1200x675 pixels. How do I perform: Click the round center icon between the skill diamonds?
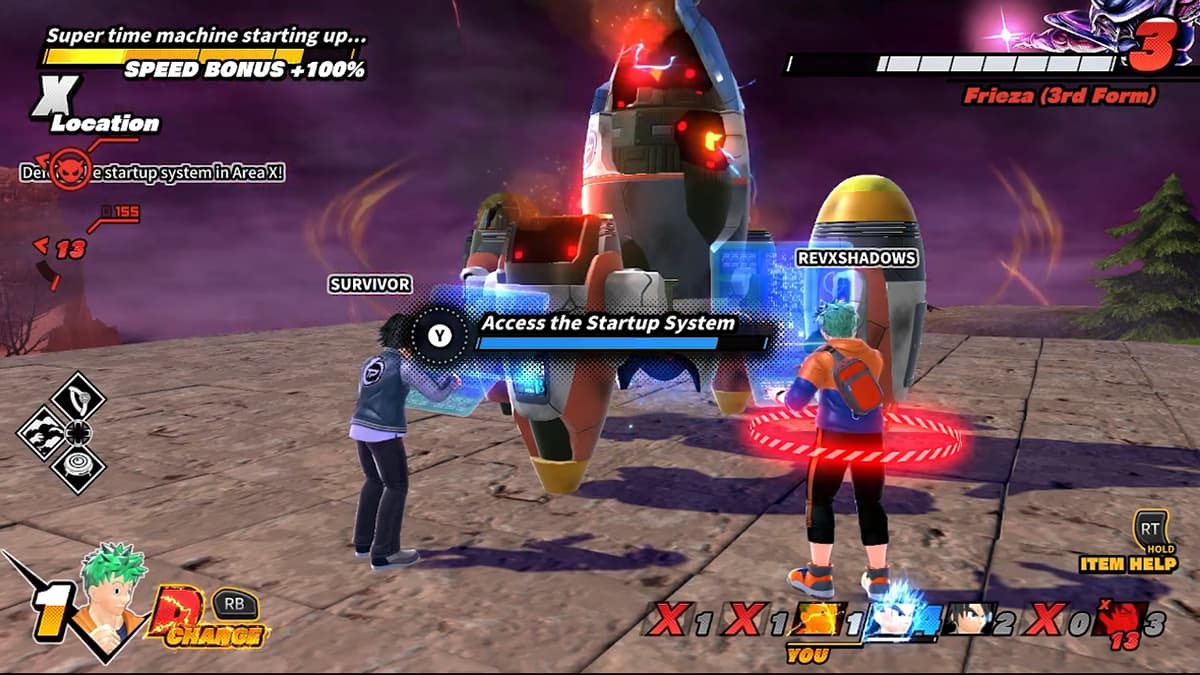coord(77,432)
